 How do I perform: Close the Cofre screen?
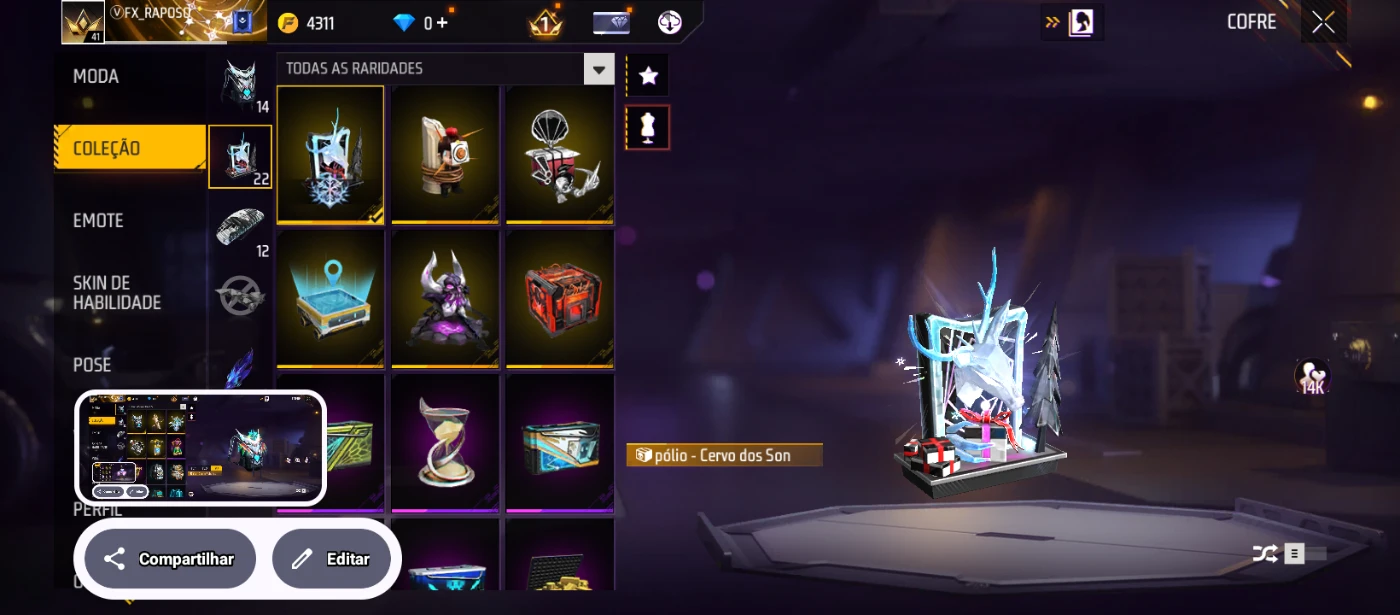(1323, 23)
